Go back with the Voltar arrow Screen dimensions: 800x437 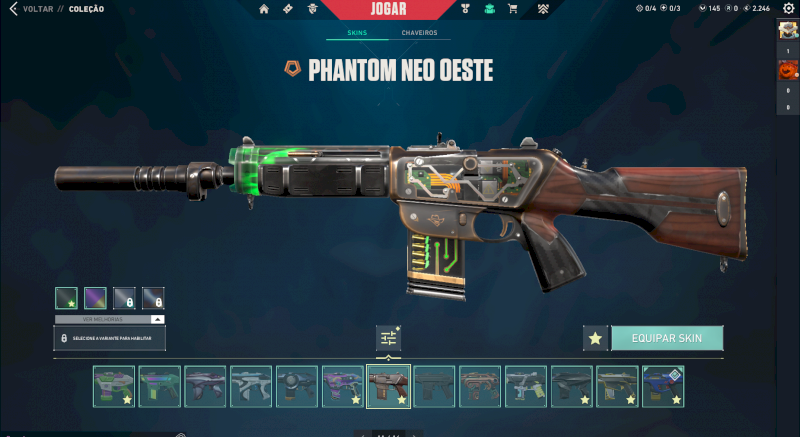13,9
